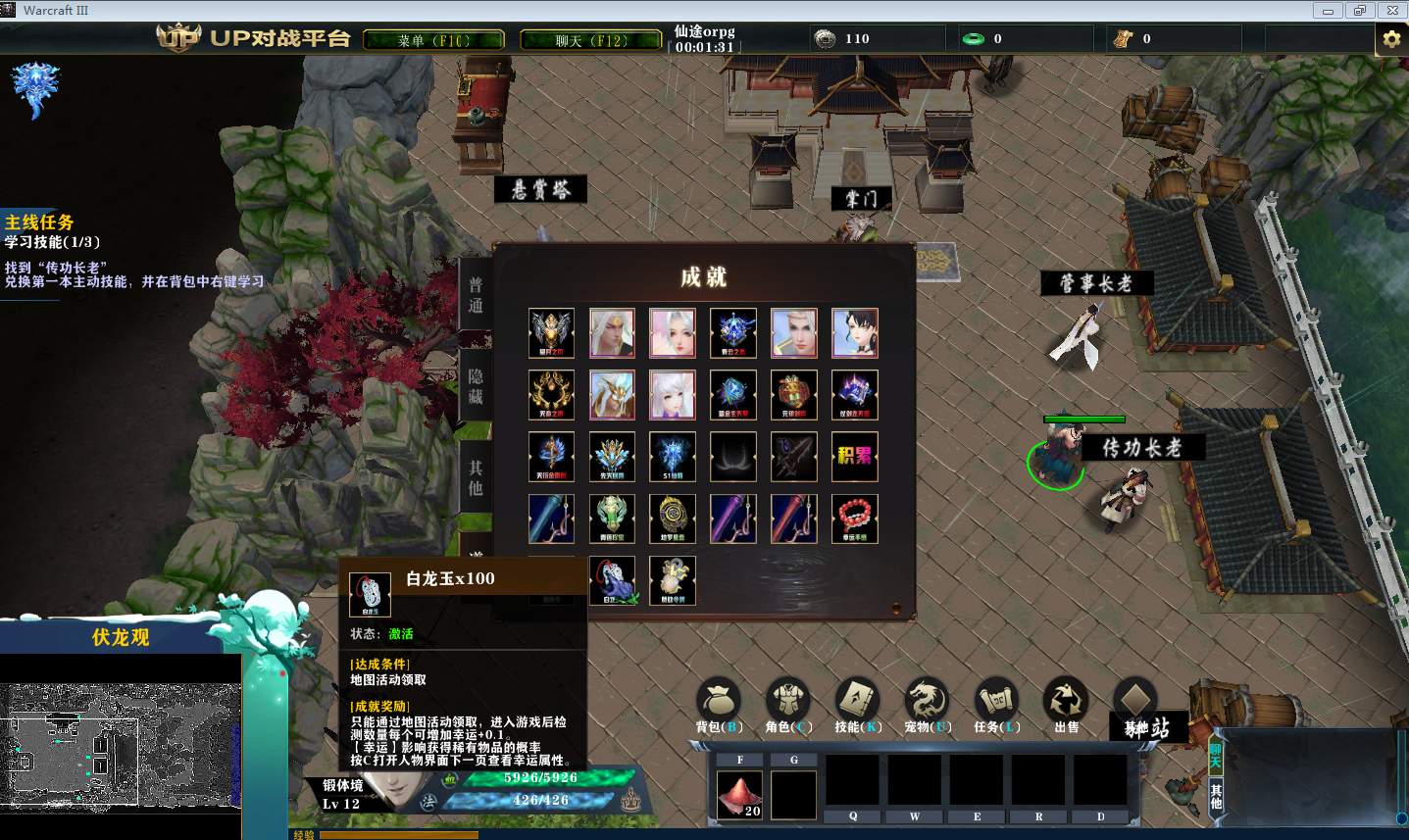Open the 背包 backpack
The height and width of the screenshot is (840, 1409).
[x=719, y=704]
